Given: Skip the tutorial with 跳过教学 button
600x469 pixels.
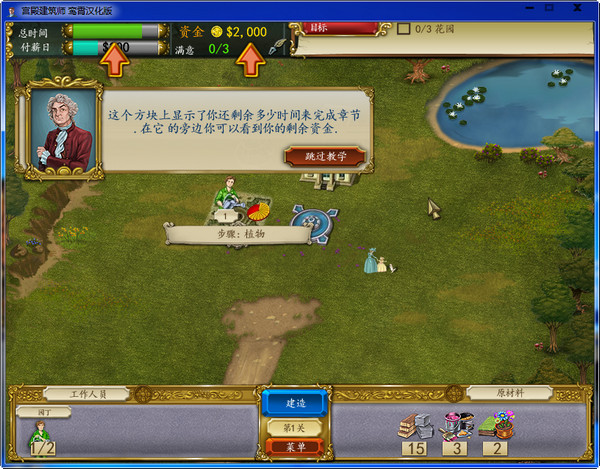Looking at the screenshot, I should pos(325,156).
